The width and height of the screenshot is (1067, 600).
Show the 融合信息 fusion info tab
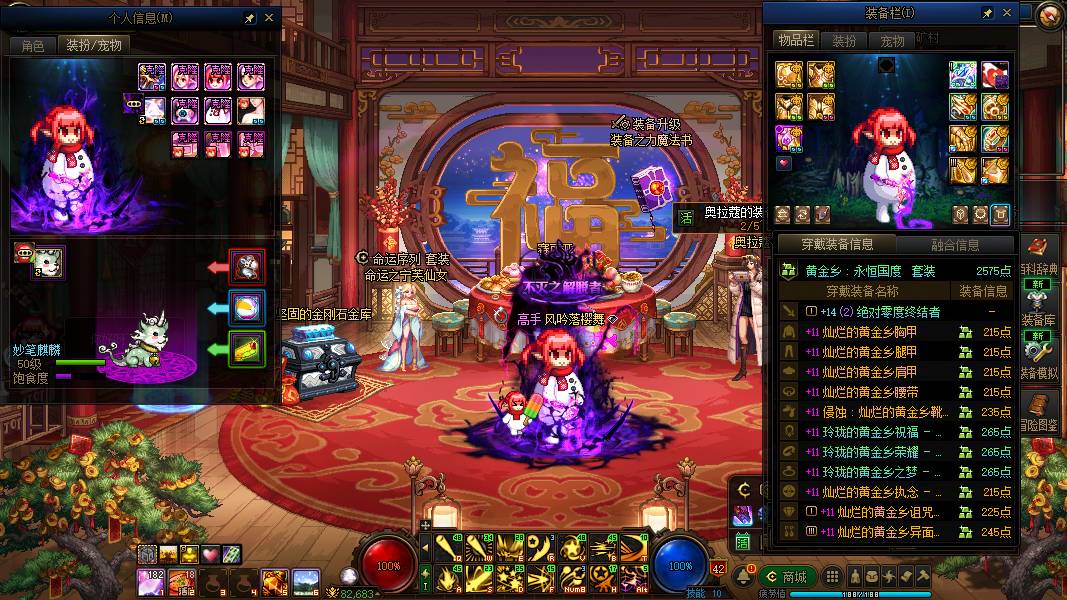(x=954, y=244)
